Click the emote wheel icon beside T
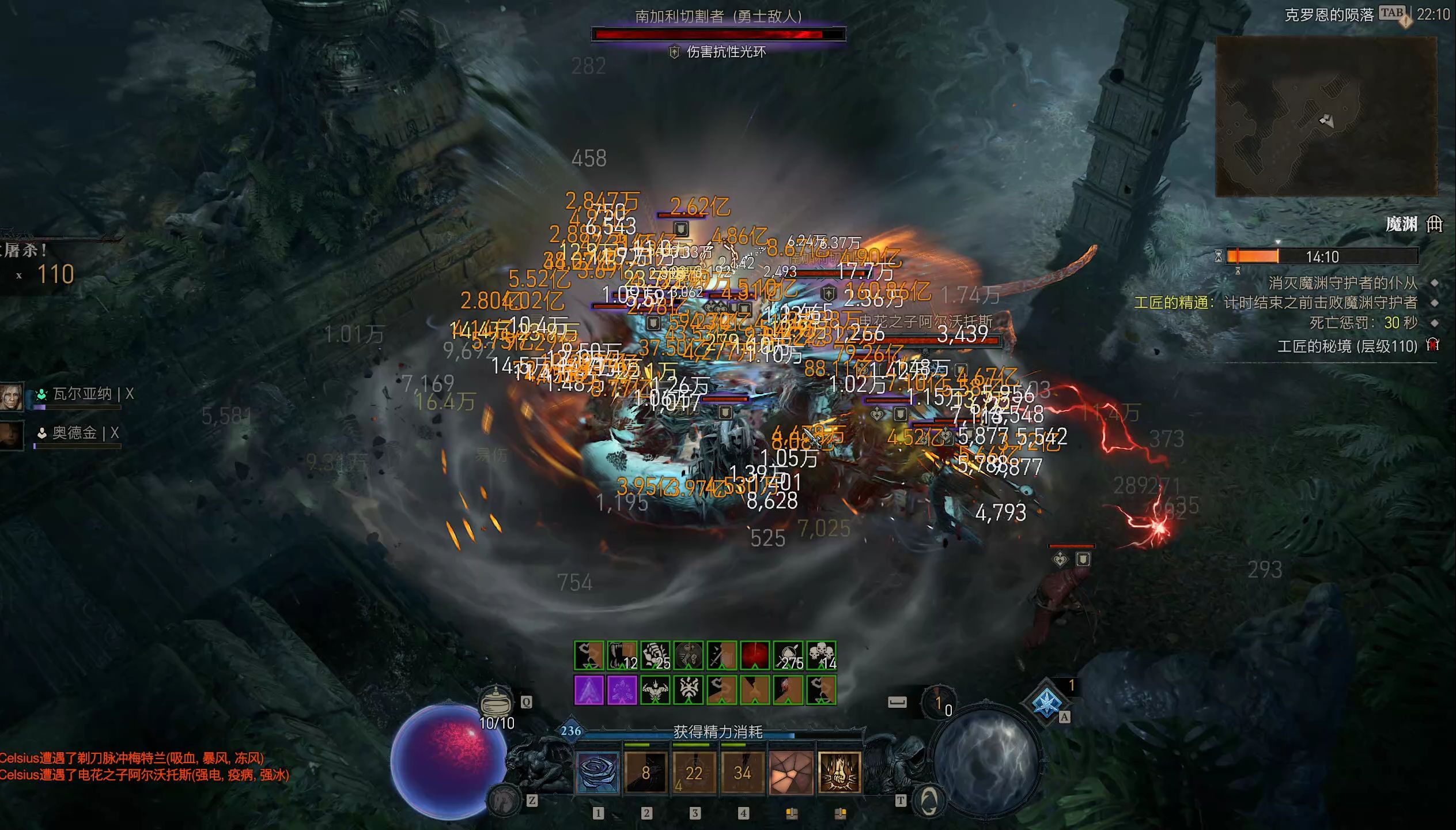This screenshot has height=830, width=1456. point(929,801)
